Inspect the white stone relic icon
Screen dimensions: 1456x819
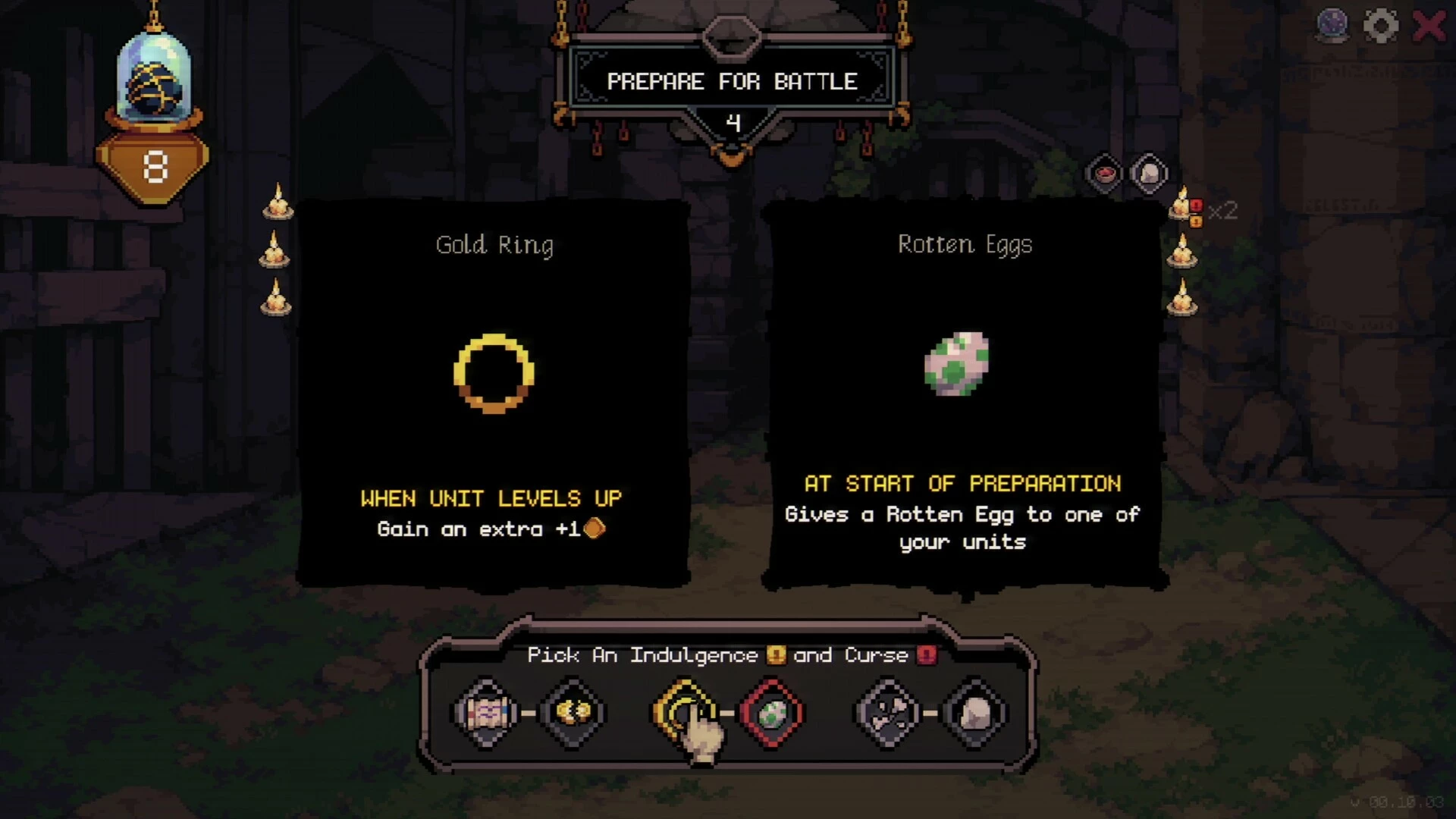tap(1149, 174)
